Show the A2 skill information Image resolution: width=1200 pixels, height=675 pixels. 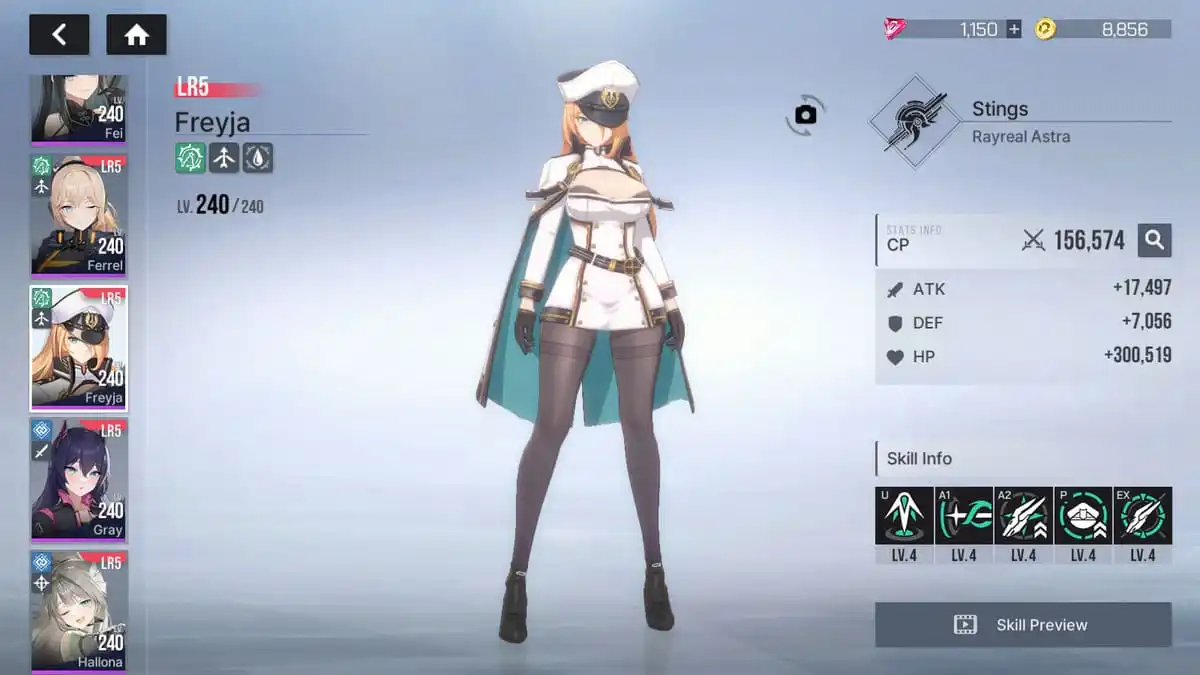[x=1023, y=516]
